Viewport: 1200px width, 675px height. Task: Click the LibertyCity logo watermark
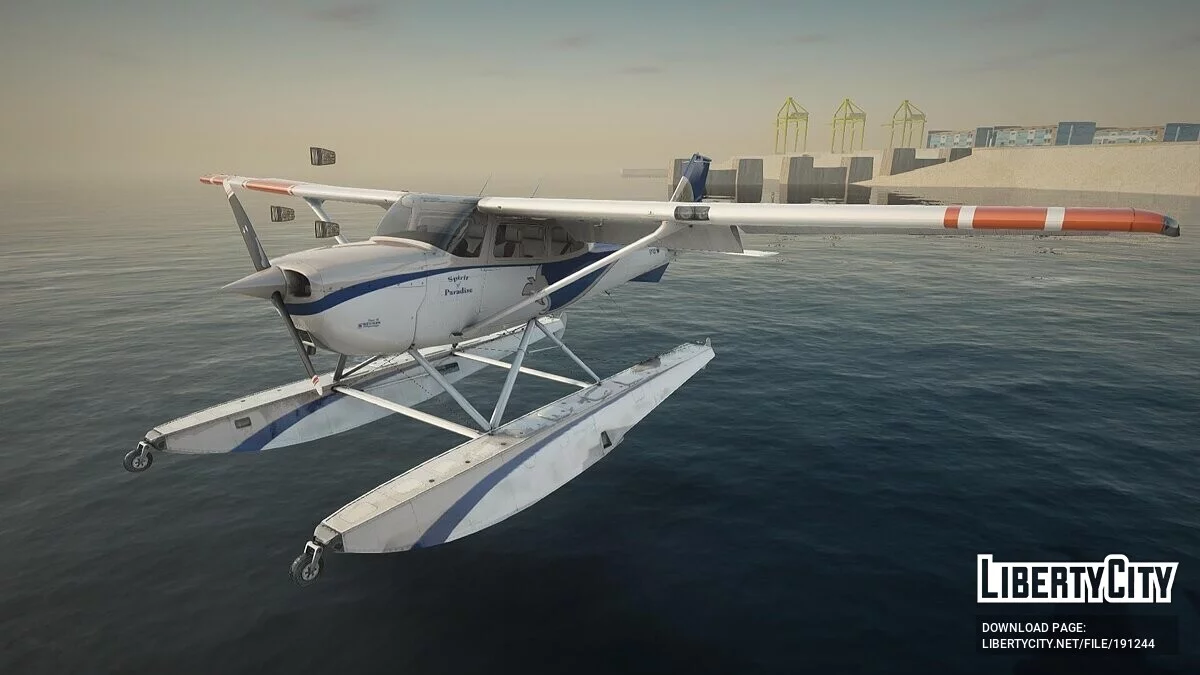click(x=1077, y=579)
